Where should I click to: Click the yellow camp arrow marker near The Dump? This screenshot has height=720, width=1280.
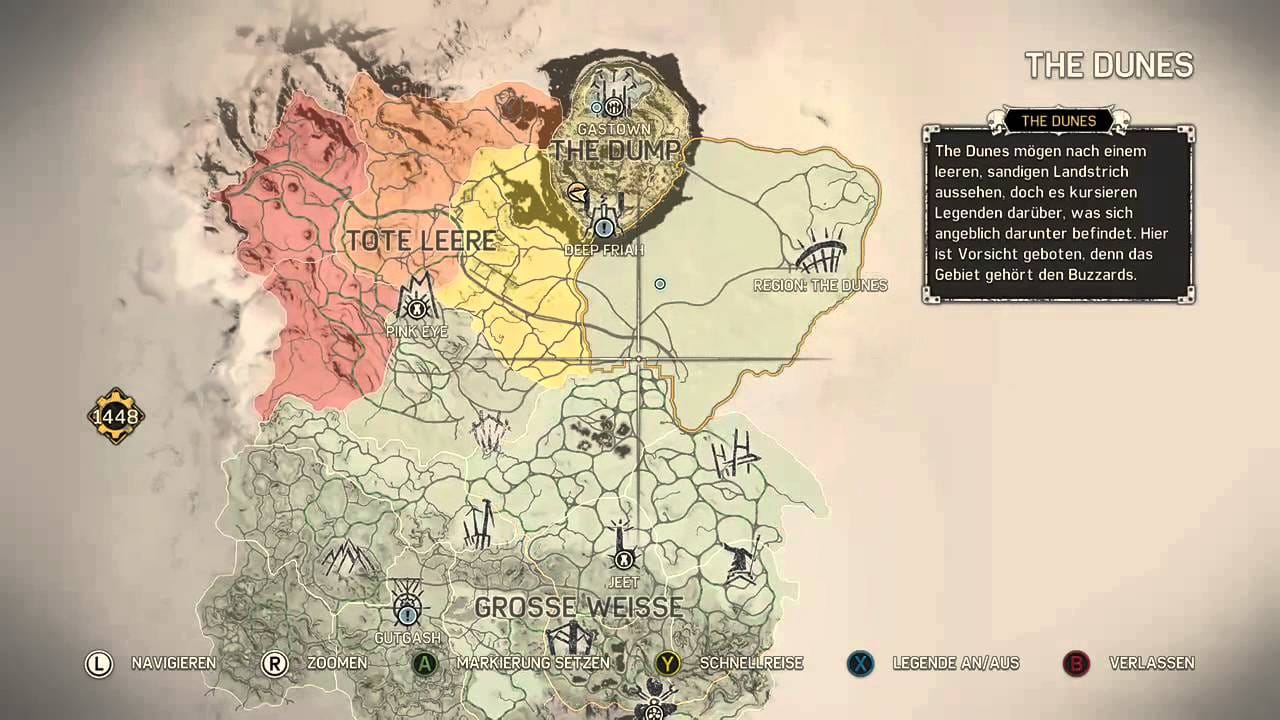coord(576,192)
